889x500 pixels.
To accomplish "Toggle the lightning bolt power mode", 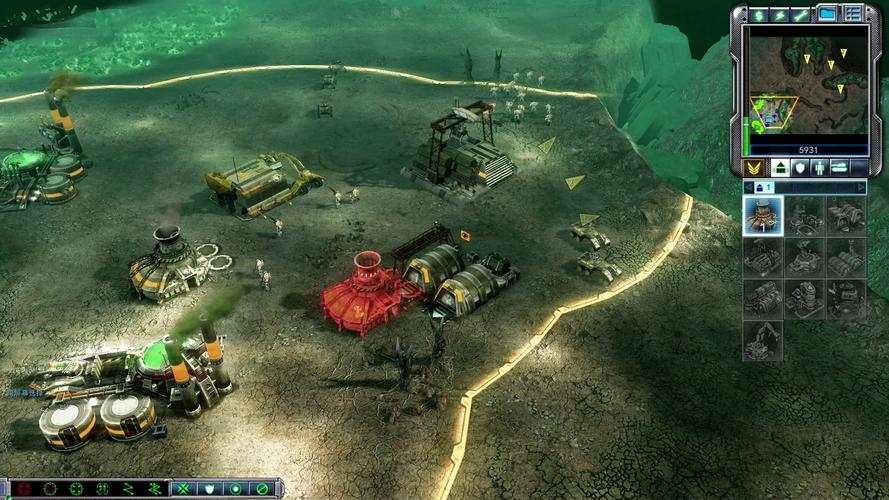I will click(x=780, y=15).
